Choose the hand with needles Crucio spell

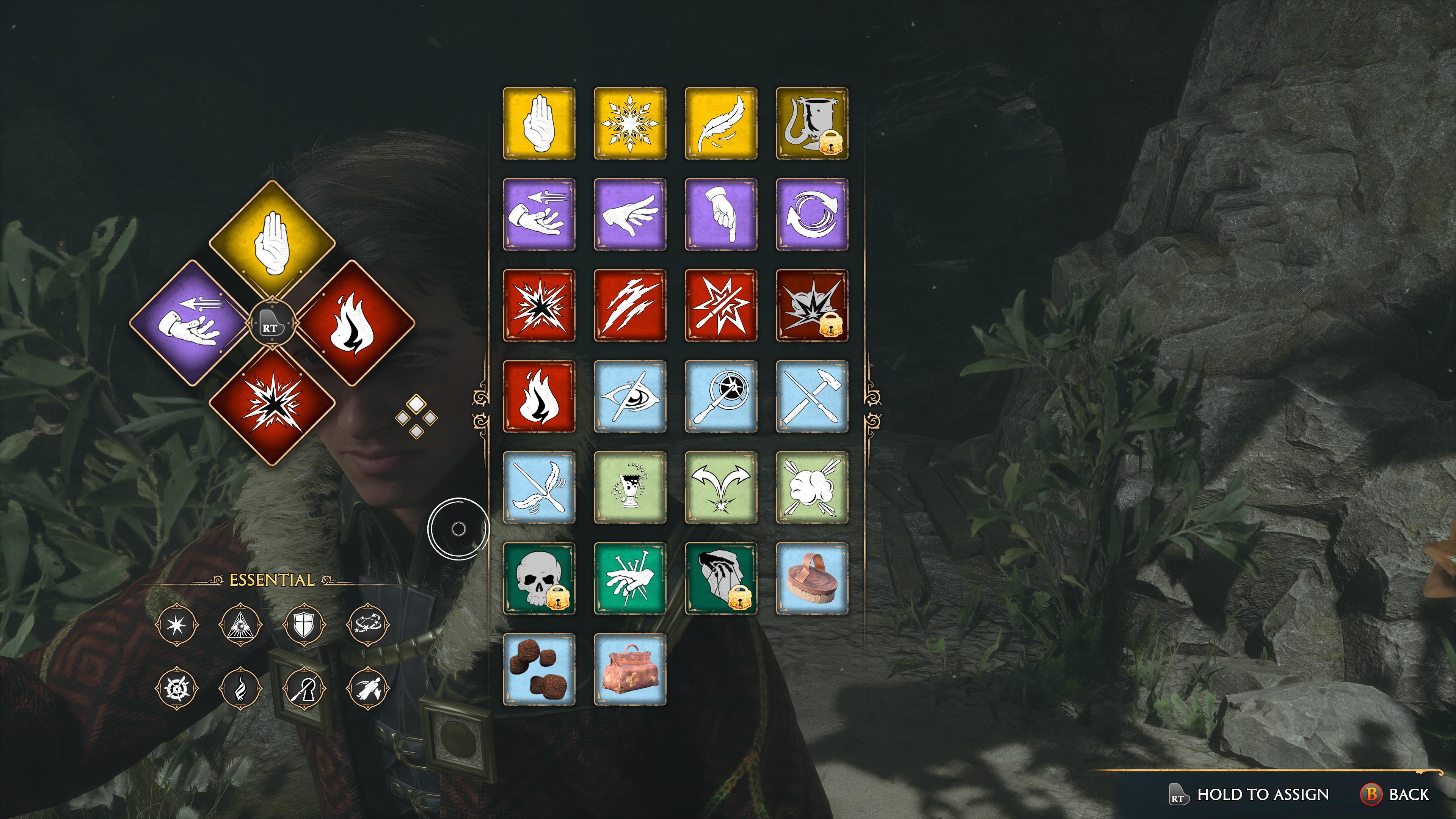pyautogui.click(x=630, y=578)
